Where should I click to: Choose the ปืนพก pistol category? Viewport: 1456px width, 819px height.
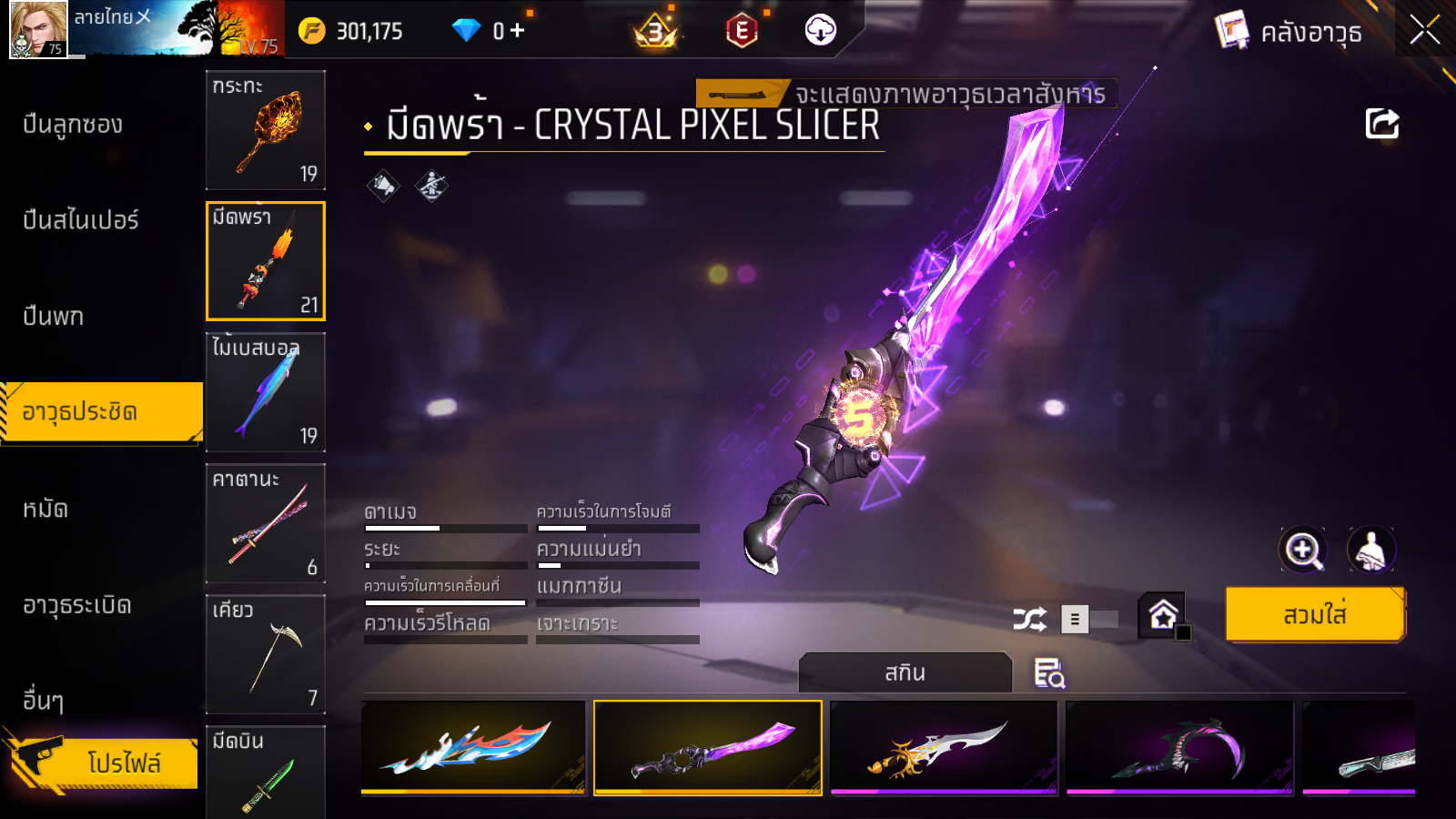(x=54, y=317)
